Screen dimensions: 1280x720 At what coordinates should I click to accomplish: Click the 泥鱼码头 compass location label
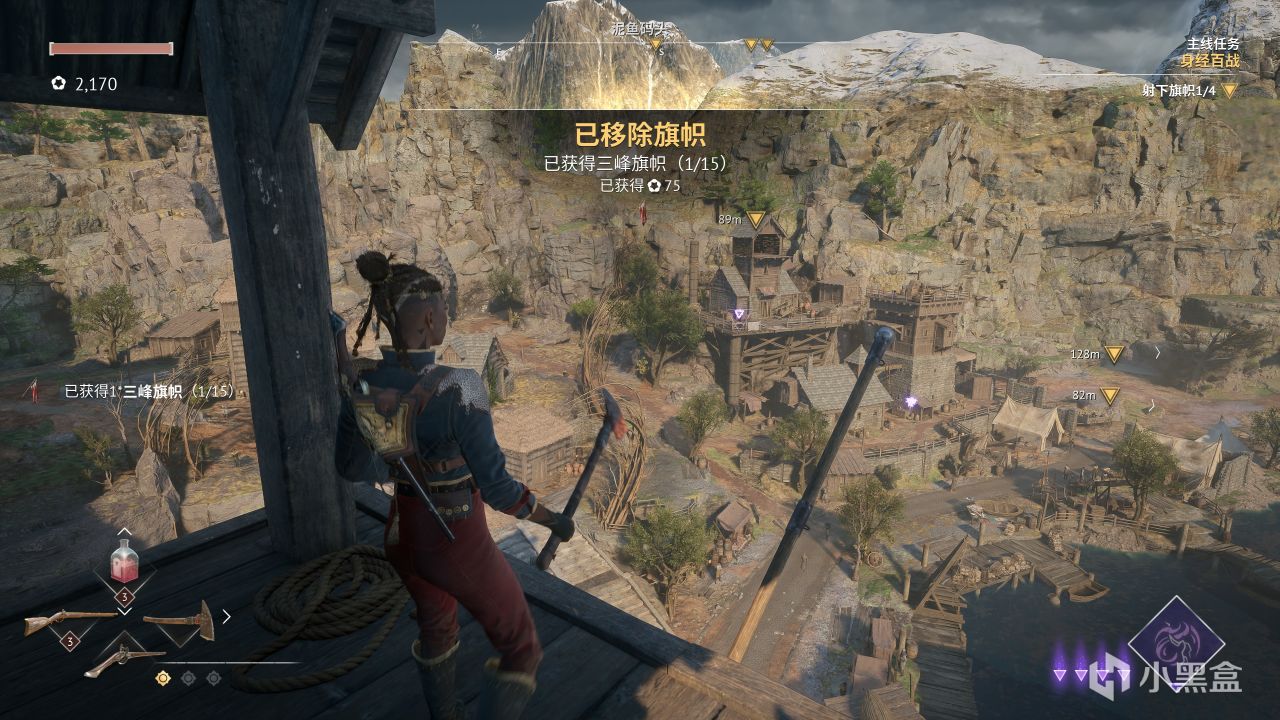[638, 30]
